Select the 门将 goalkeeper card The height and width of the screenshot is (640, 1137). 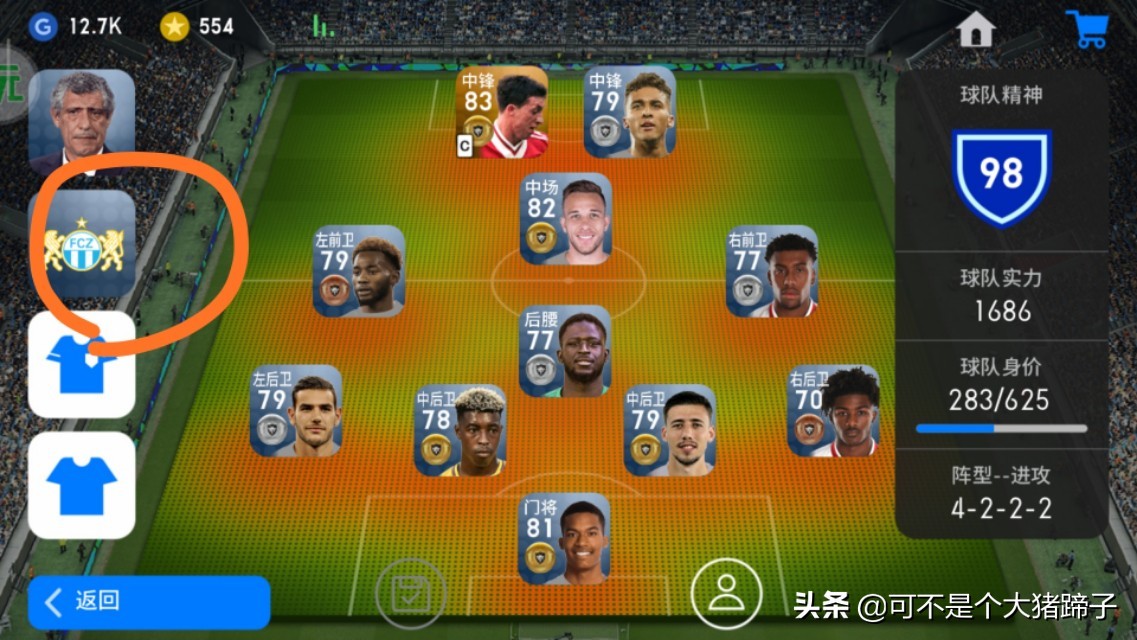tap(564, 538)
